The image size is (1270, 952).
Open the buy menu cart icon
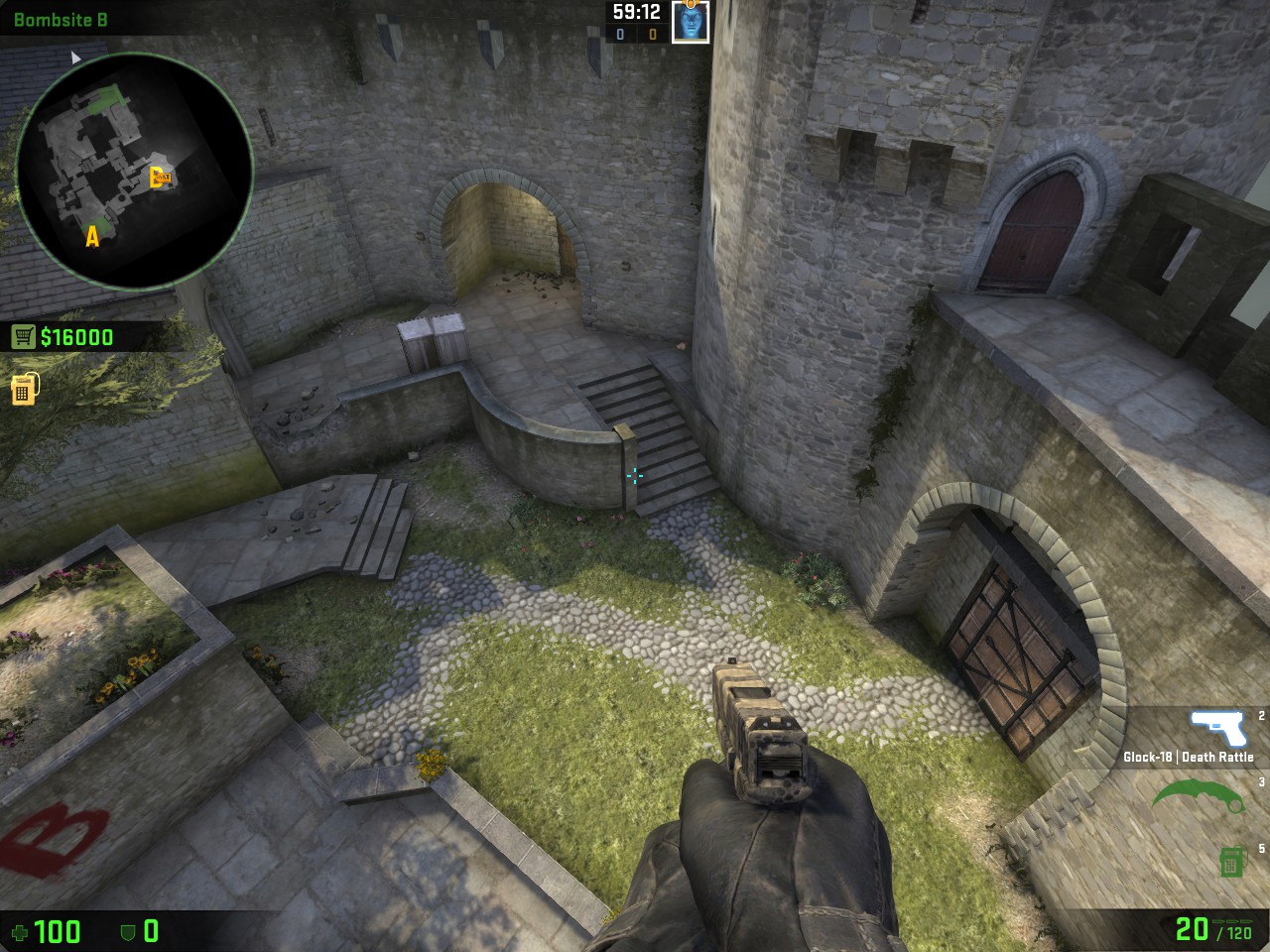[23, 337]
